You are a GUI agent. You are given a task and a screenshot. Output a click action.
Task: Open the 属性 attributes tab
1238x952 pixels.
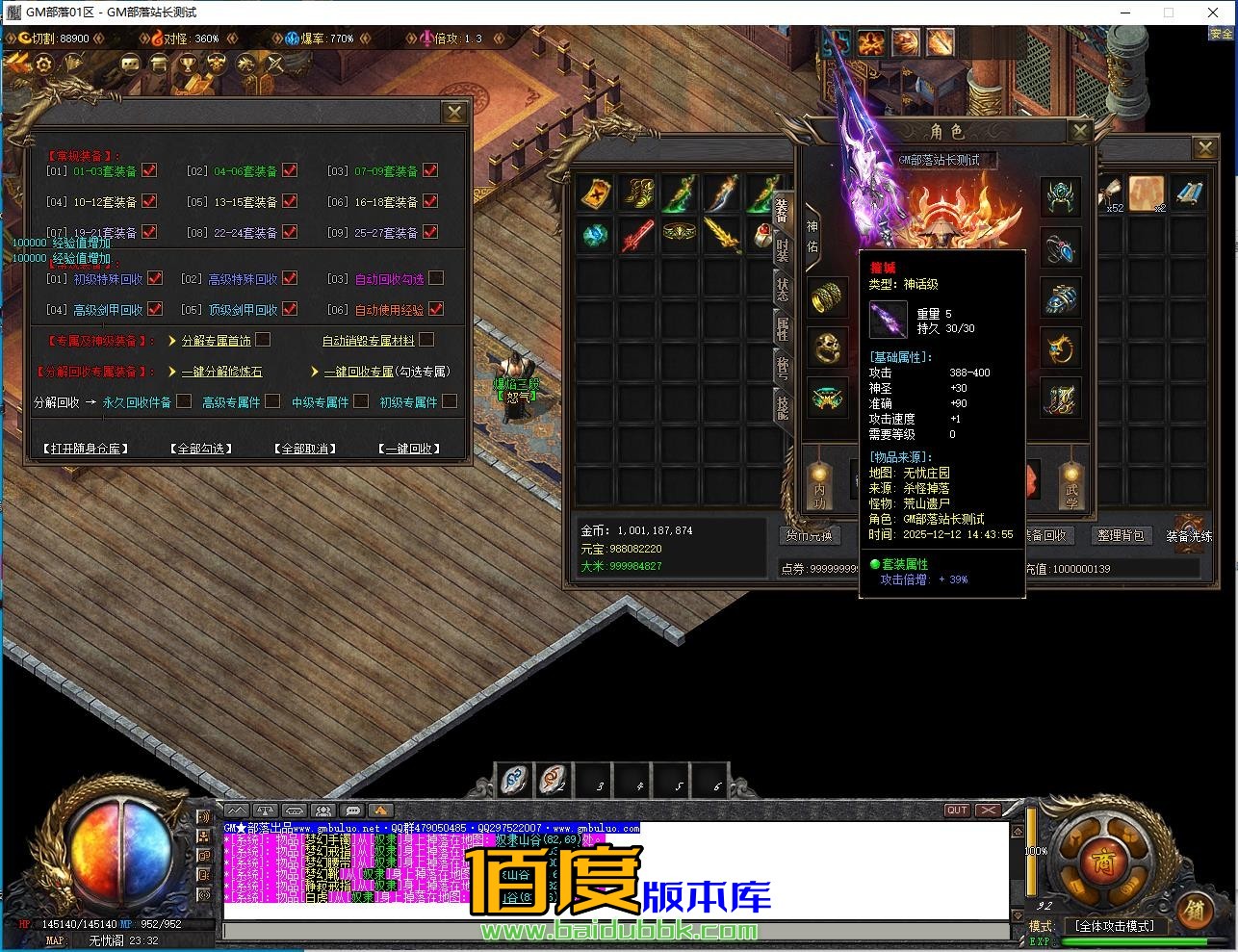point(783,328)
